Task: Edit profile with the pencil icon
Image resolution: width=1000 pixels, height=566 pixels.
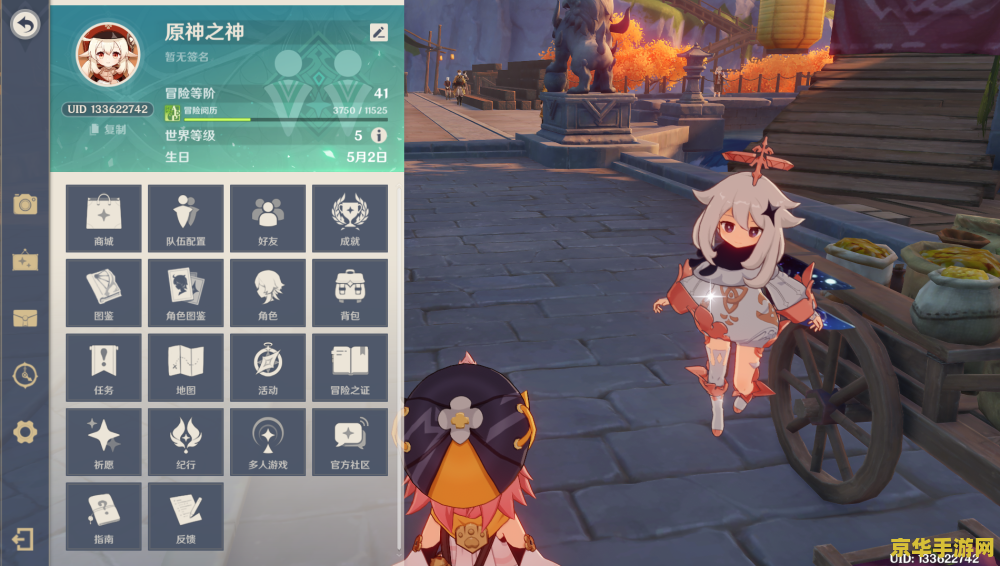Action: (378, 32)
